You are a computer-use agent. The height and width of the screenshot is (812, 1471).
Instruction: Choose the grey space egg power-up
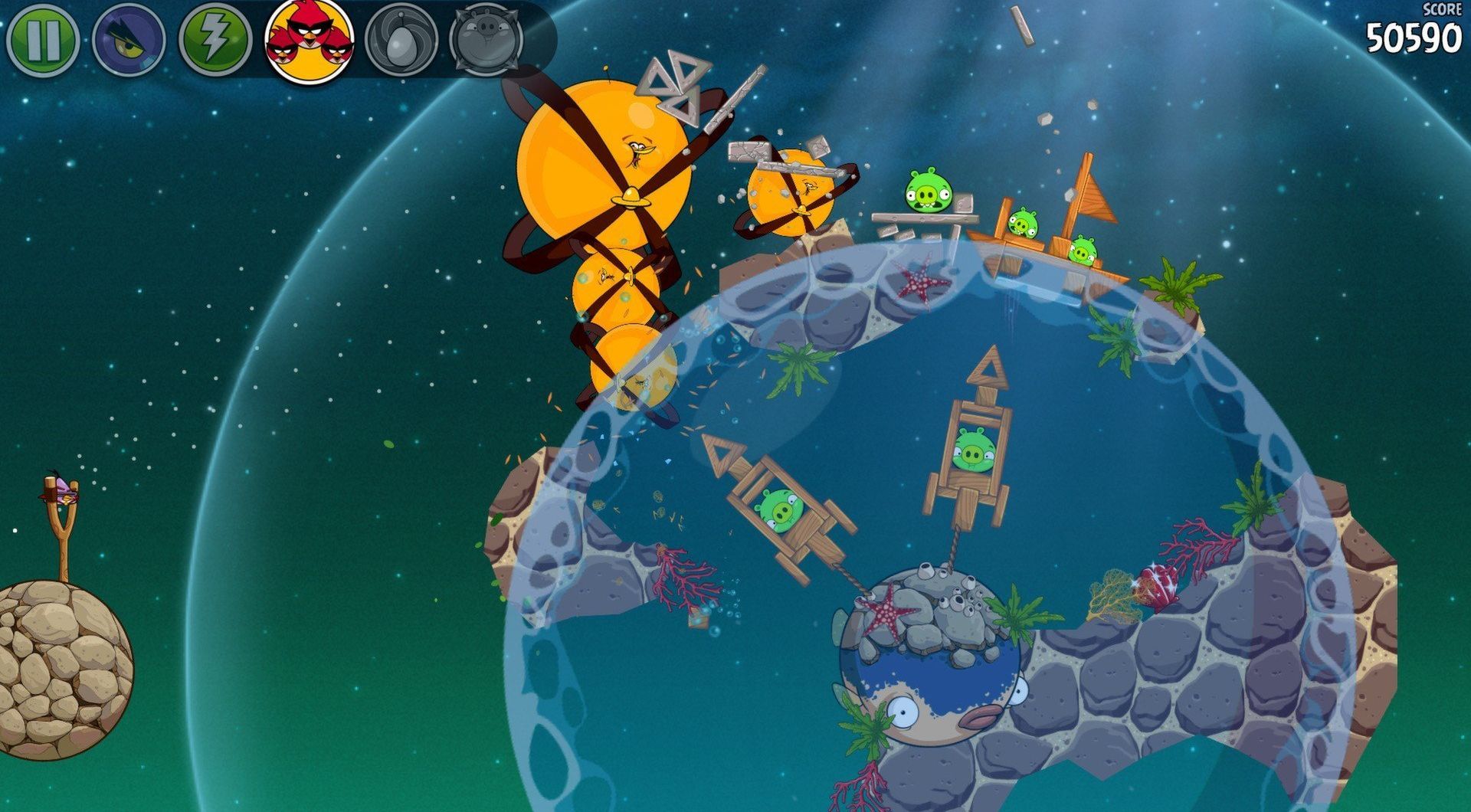pyautogui.click(x=401, y=40)
